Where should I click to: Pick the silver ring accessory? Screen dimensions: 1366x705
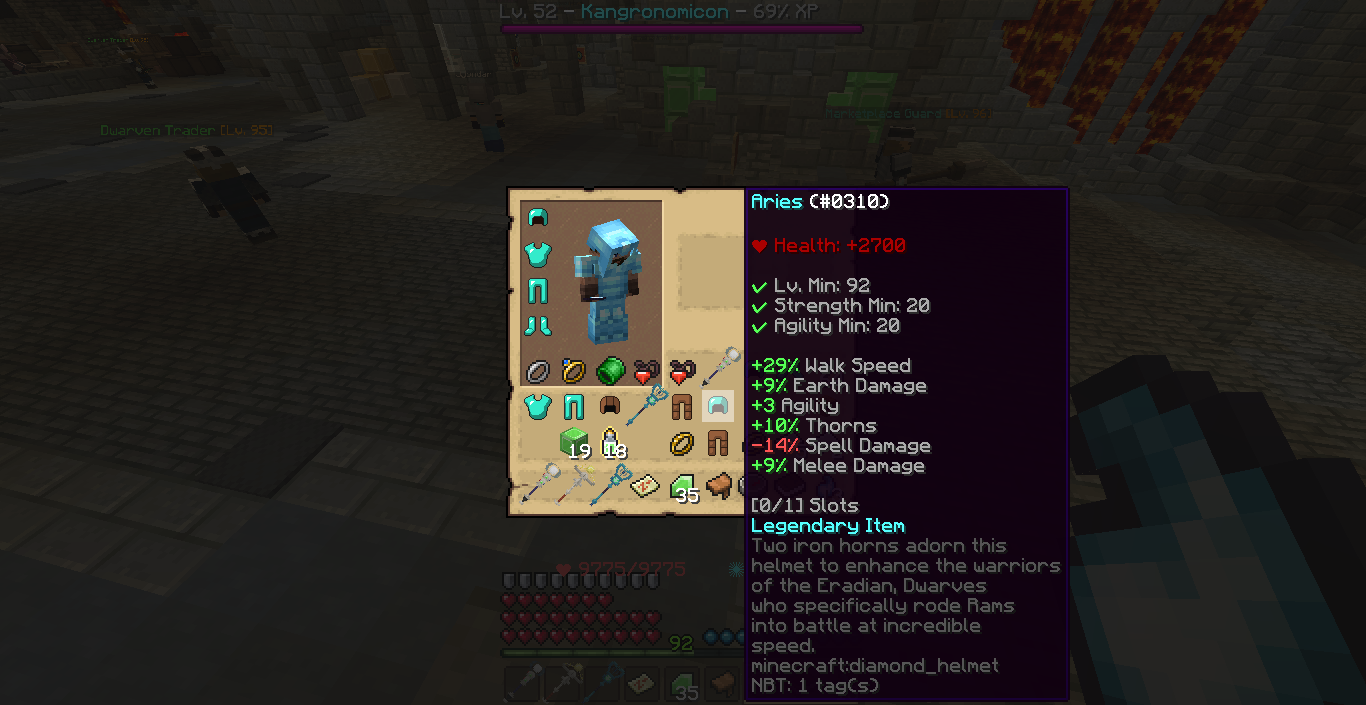(x=538, y=372)
